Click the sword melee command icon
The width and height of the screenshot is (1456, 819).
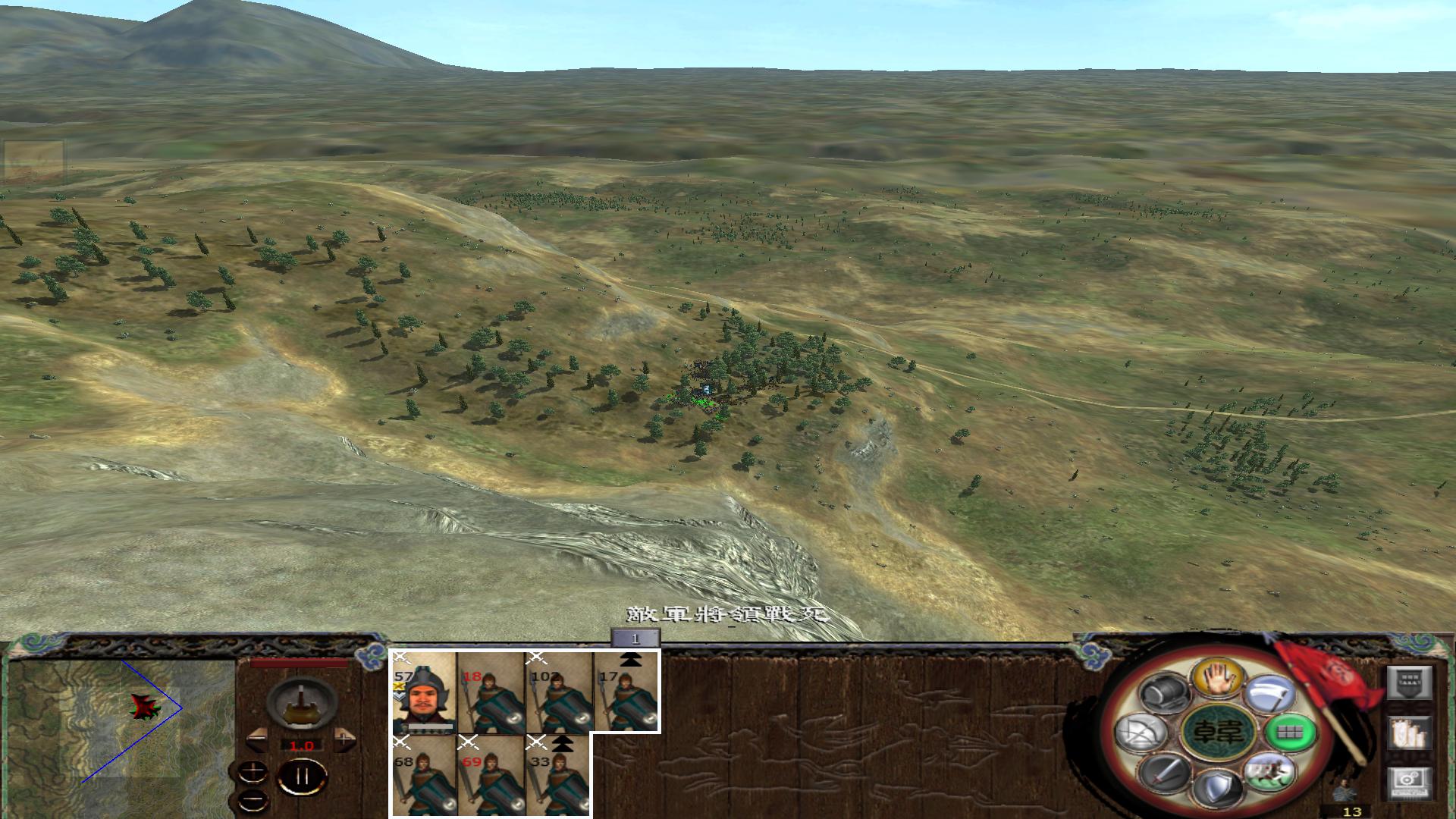(x=1164, y=773)
